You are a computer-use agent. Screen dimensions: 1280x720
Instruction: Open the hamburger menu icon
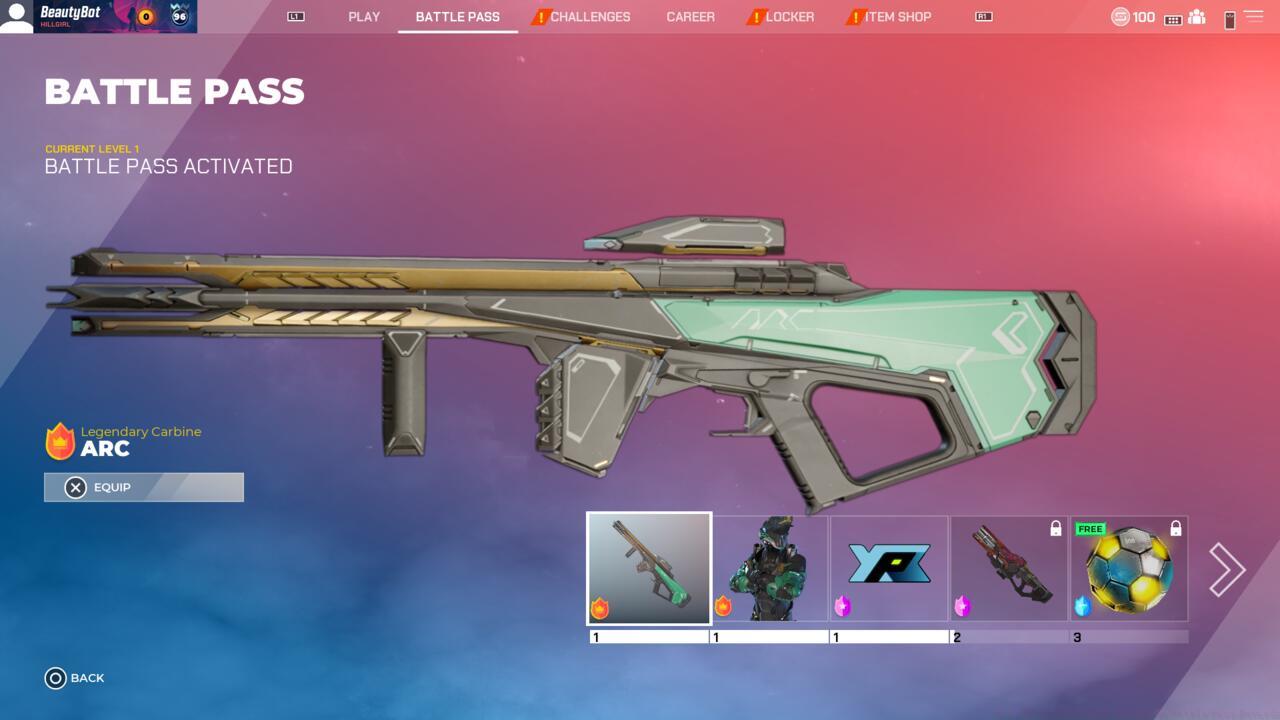point(1253,17)
